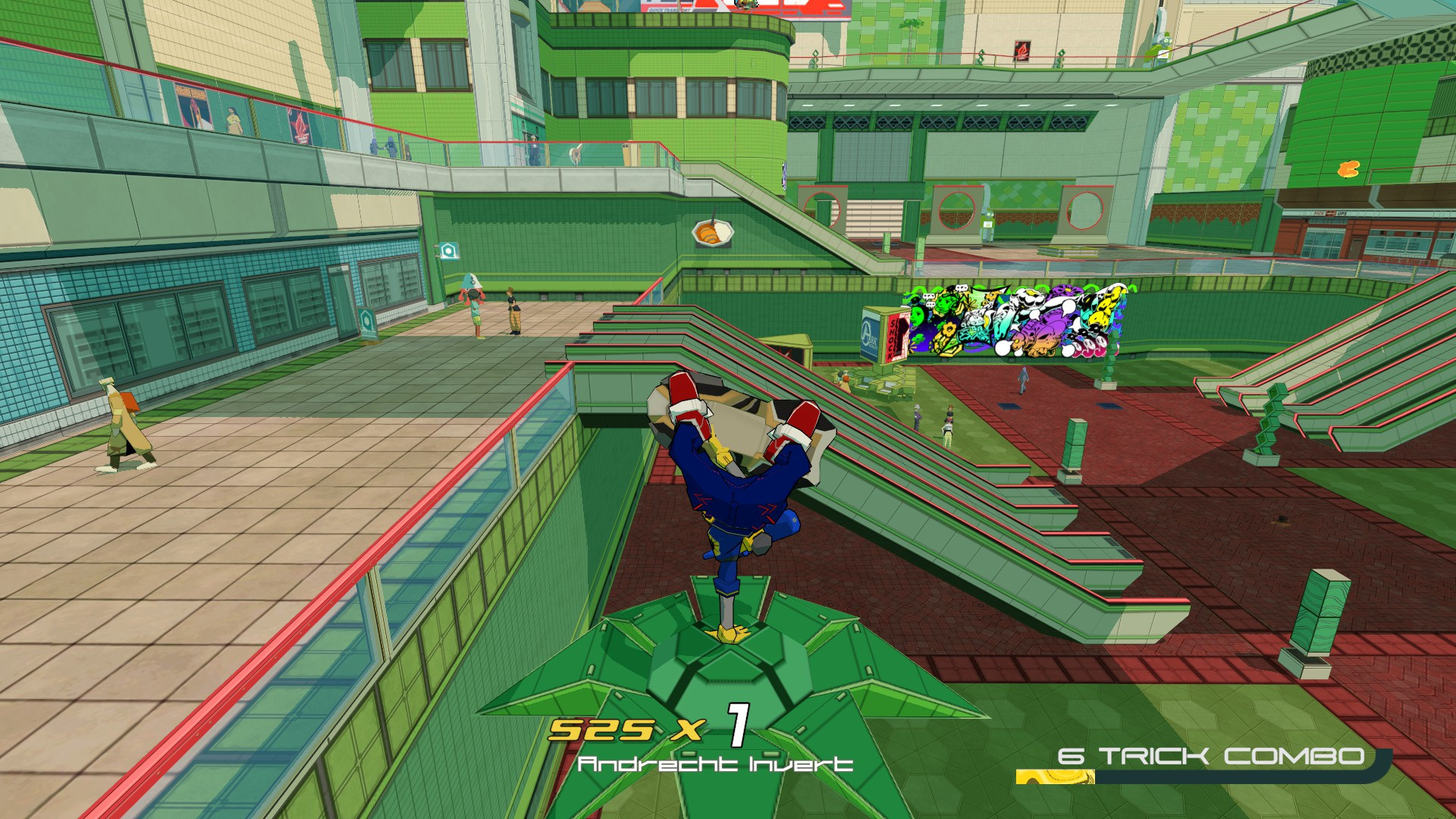Click the Q standee beside the teal storefront
The image size is (1456, 819).
(x=367, y=322)
